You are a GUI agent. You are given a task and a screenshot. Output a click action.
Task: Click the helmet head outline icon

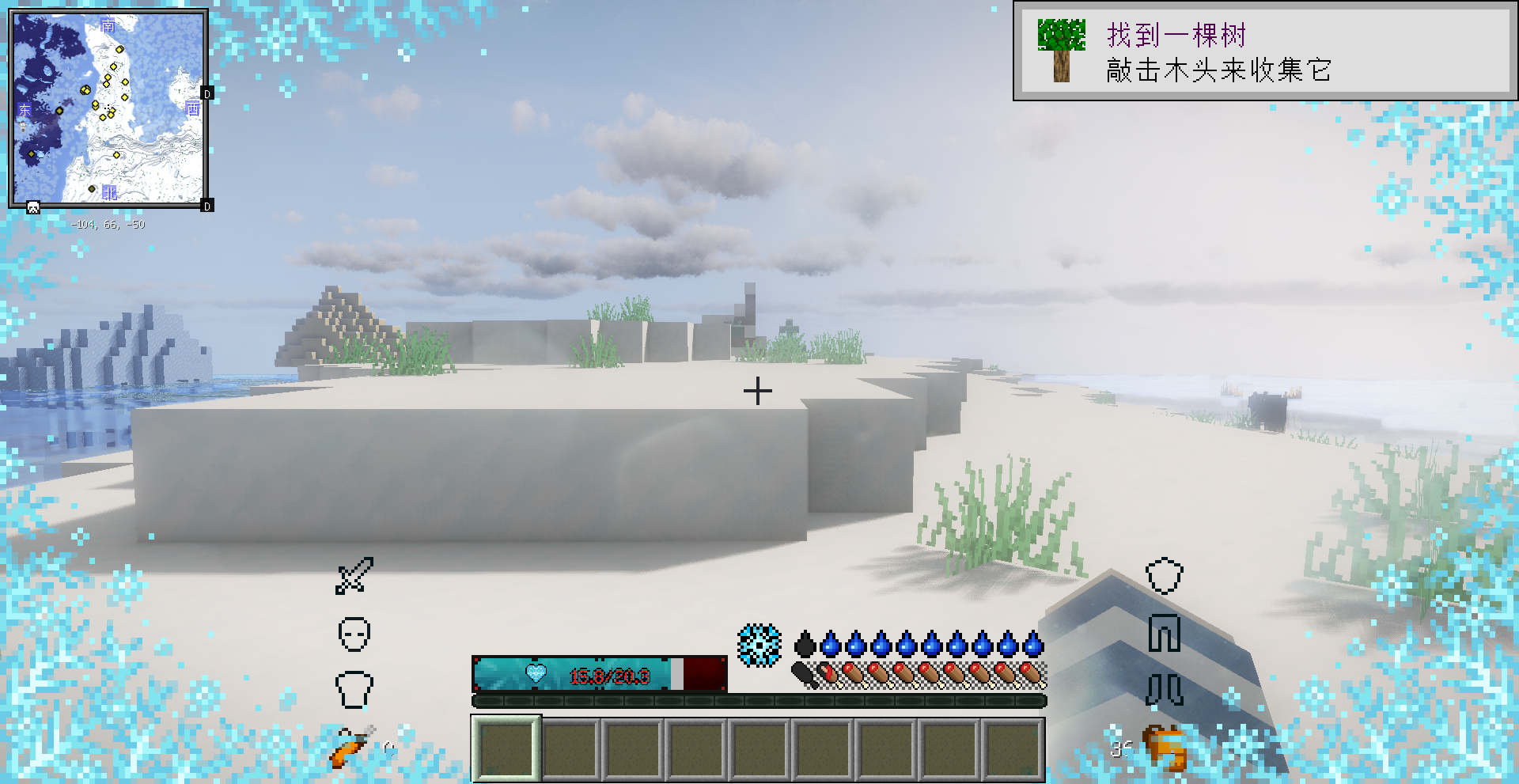356,635
